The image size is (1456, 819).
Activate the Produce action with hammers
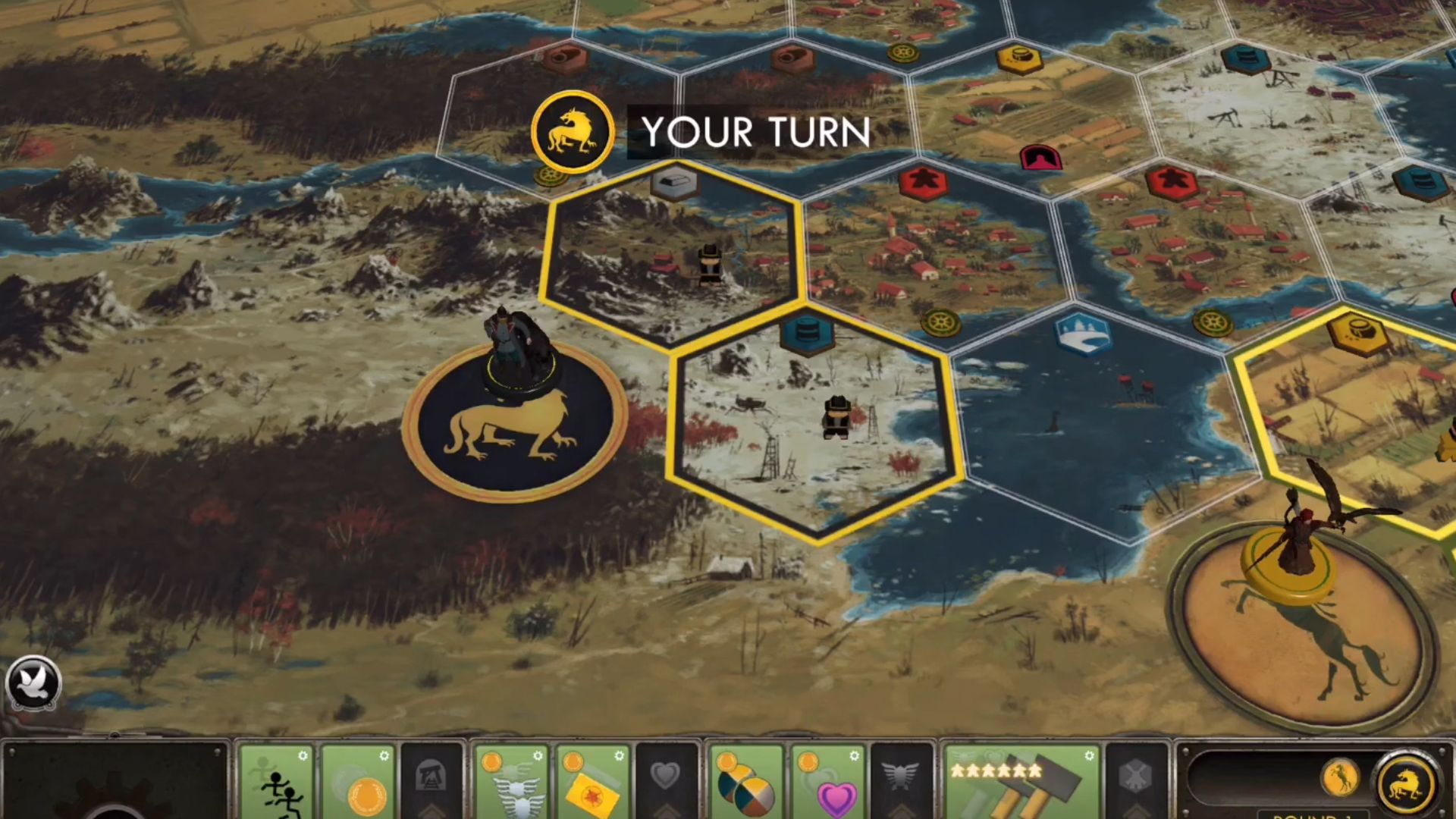(x=1021, y=783)
